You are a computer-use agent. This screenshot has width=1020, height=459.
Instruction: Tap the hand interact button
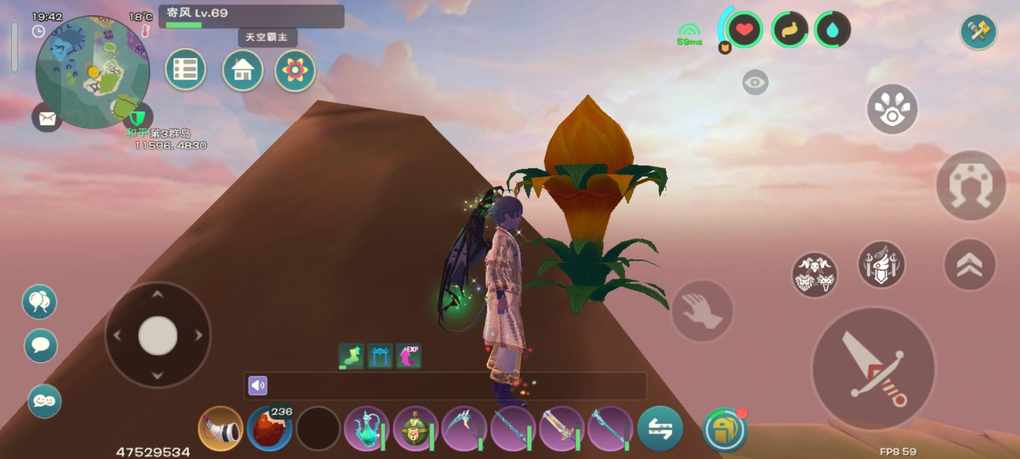coord(702,310)
